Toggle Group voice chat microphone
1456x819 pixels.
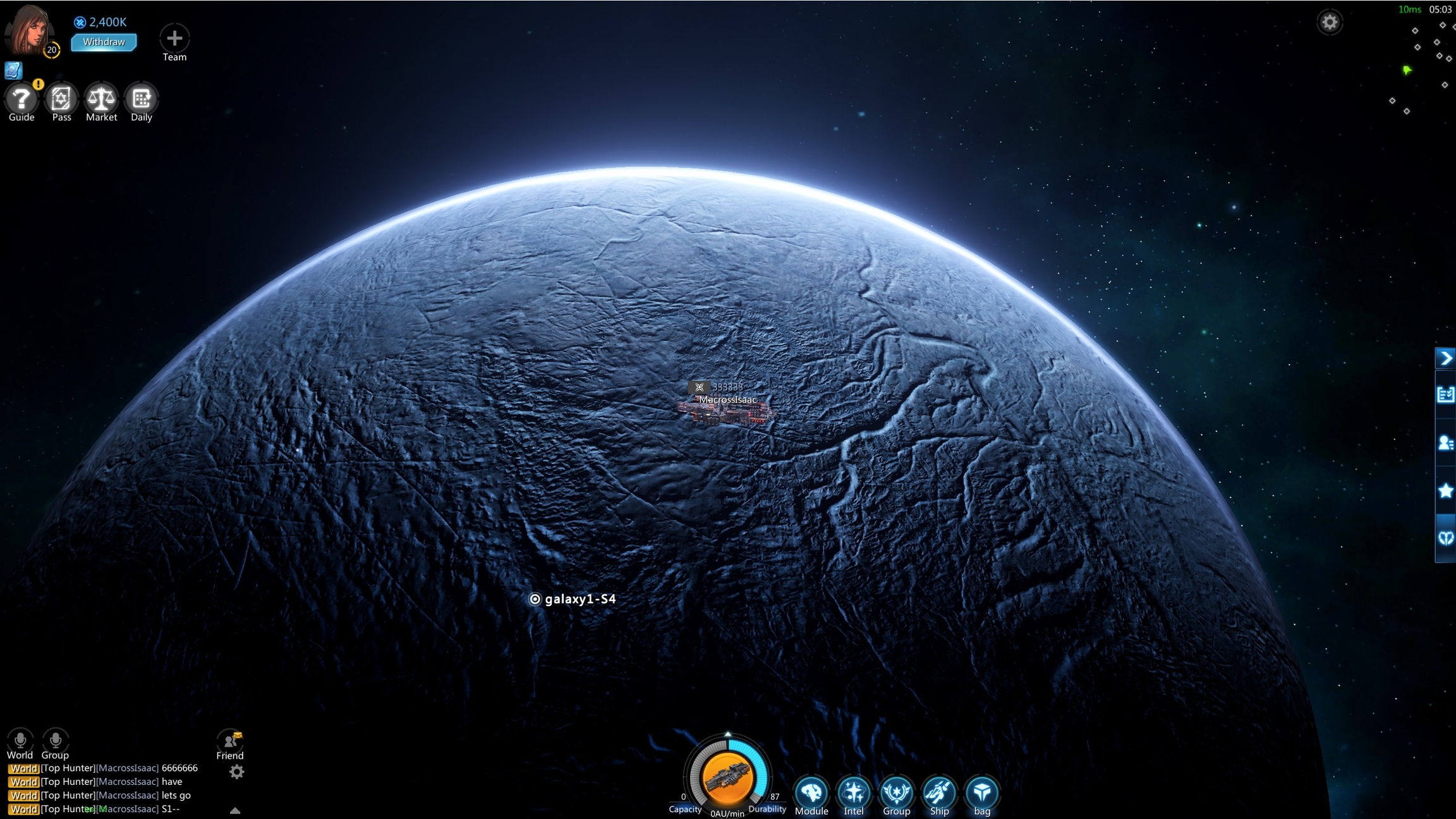55,740
